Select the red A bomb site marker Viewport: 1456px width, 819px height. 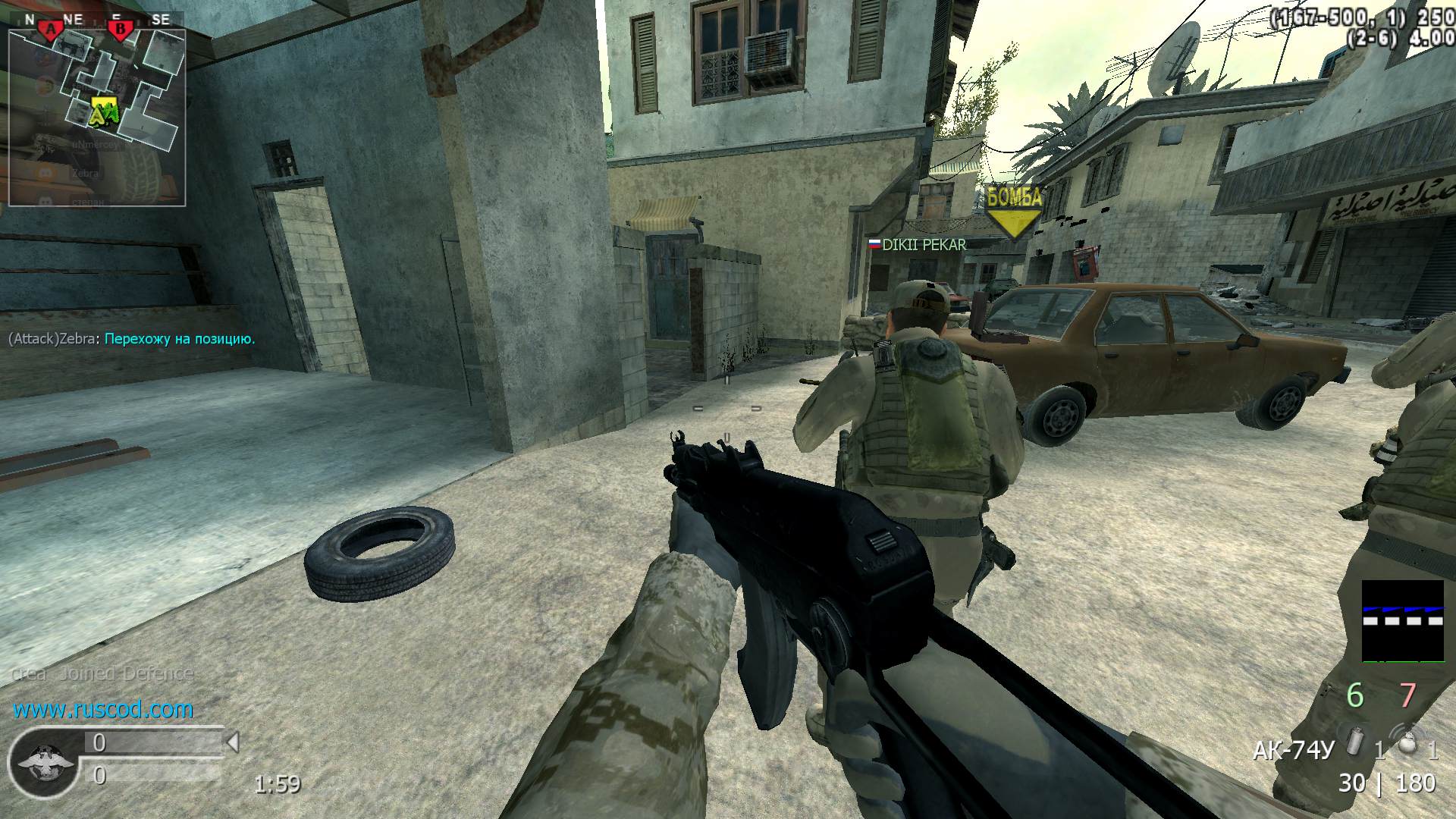[x=51, y=30]
